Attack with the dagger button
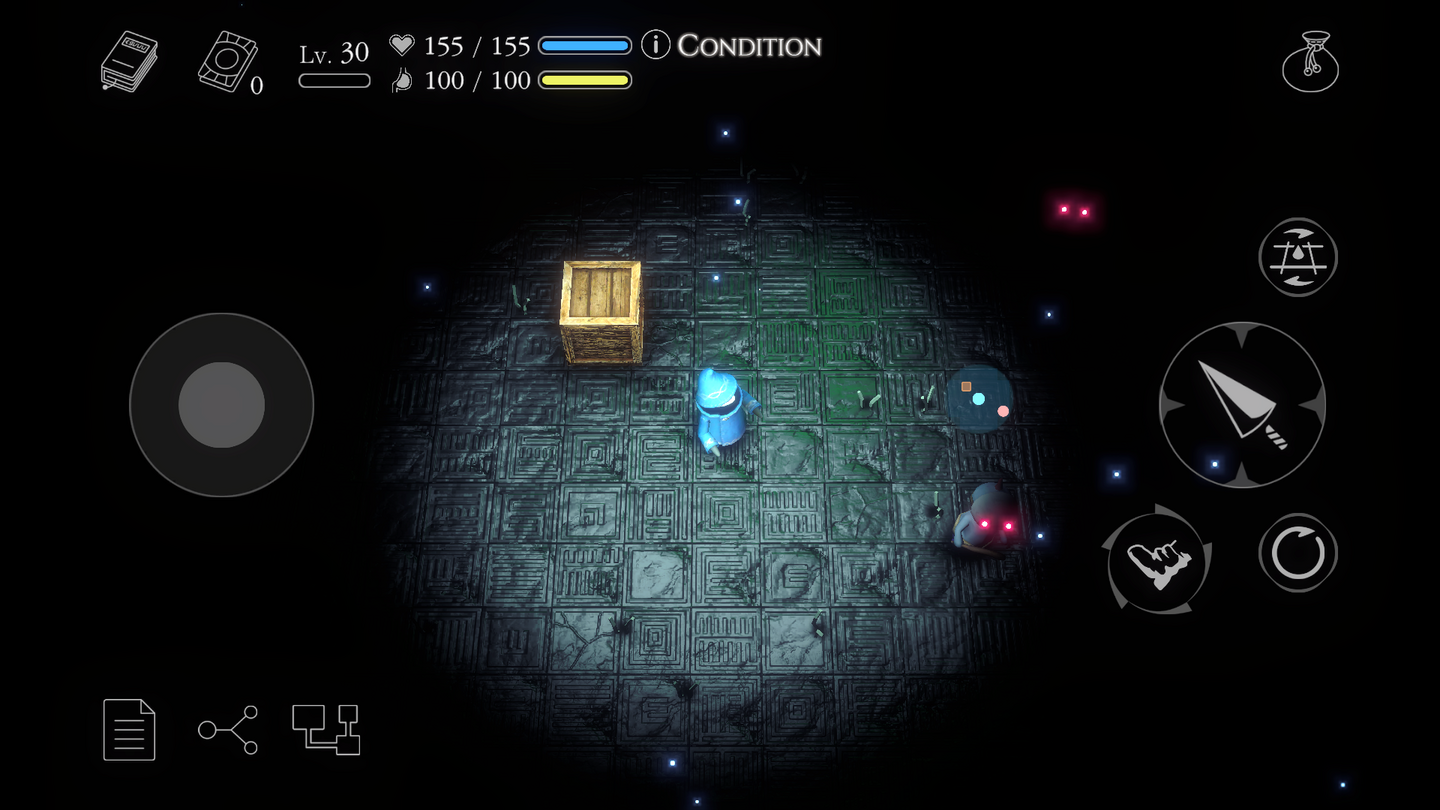This screenshot has width=1440, height=810. coord(1242,405)
